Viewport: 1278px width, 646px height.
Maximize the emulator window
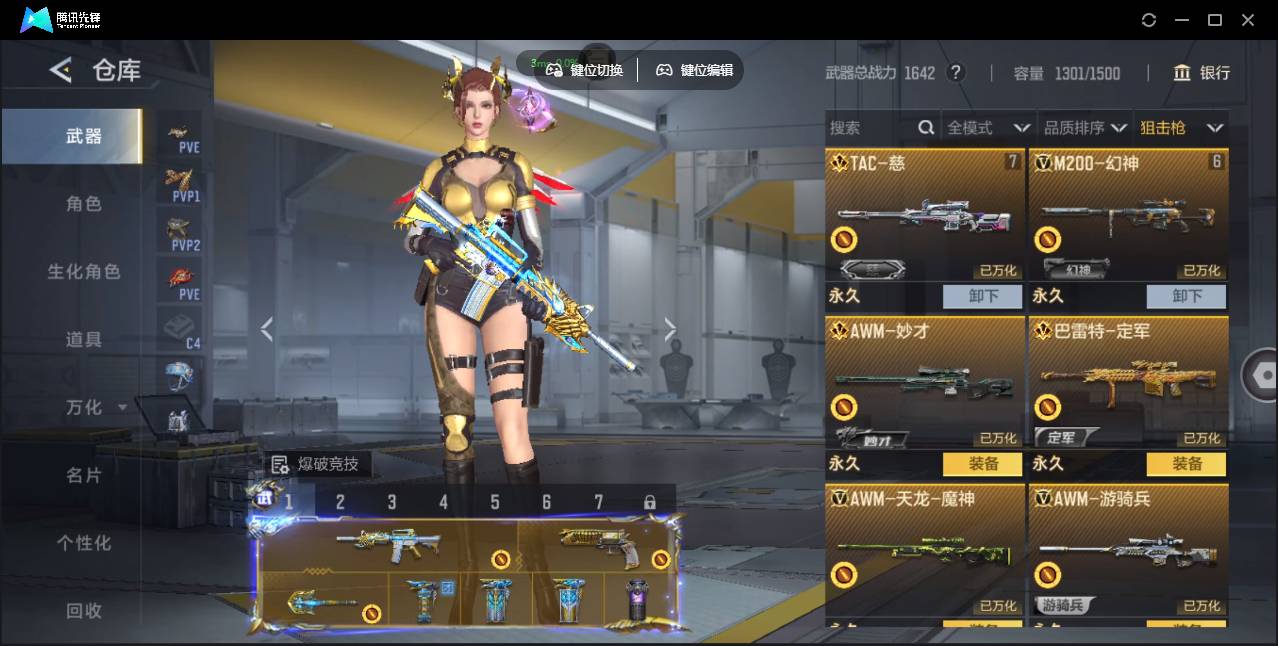point(1215,20)
